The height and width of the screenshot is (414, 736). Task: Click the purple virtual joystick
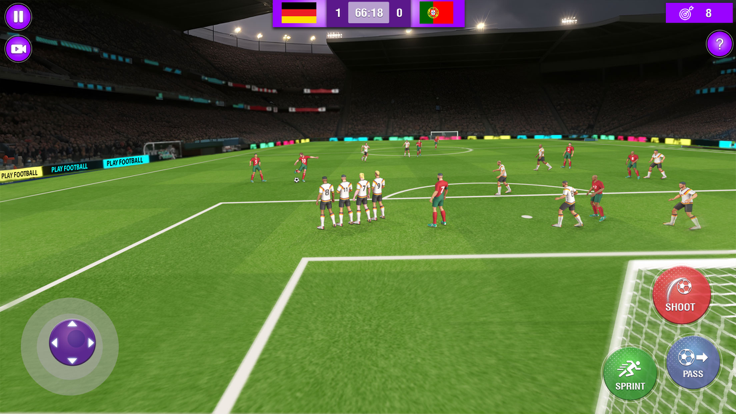(x=72, y=343)
